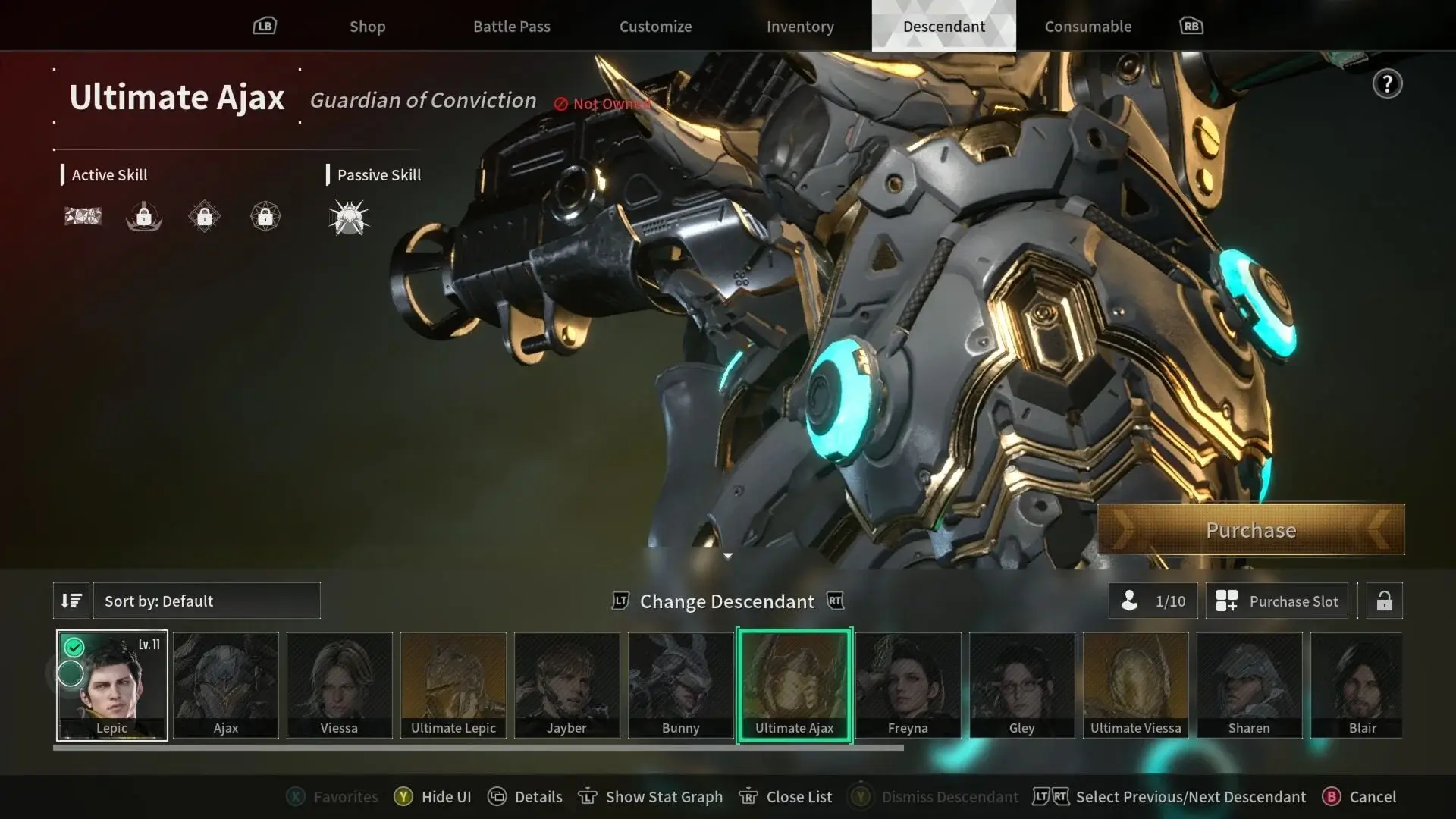View the Ultimate Ajax passive skill icon
The image size is (1456, 819).
coord(348,218)
